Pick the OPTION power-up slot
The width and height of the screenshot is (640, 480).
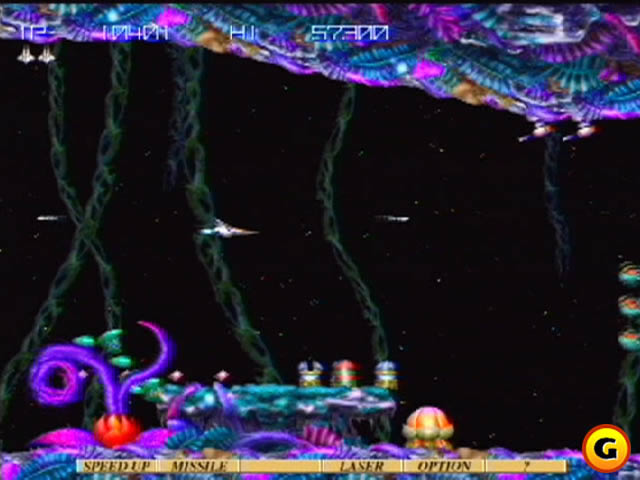coord(443,466)
